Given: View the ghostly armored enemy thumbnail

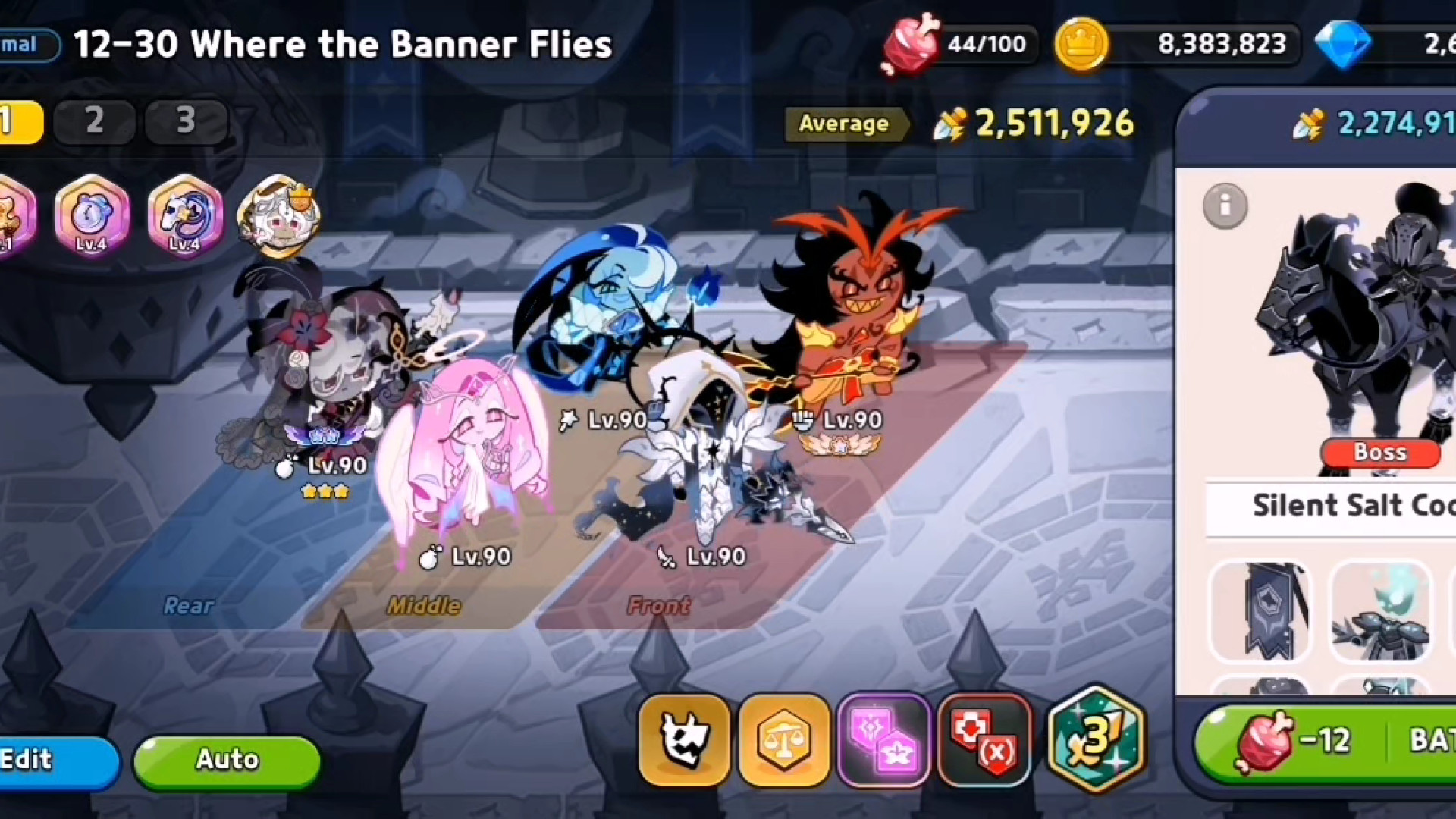Looking at the screenshot, I should click(1382, 611).
